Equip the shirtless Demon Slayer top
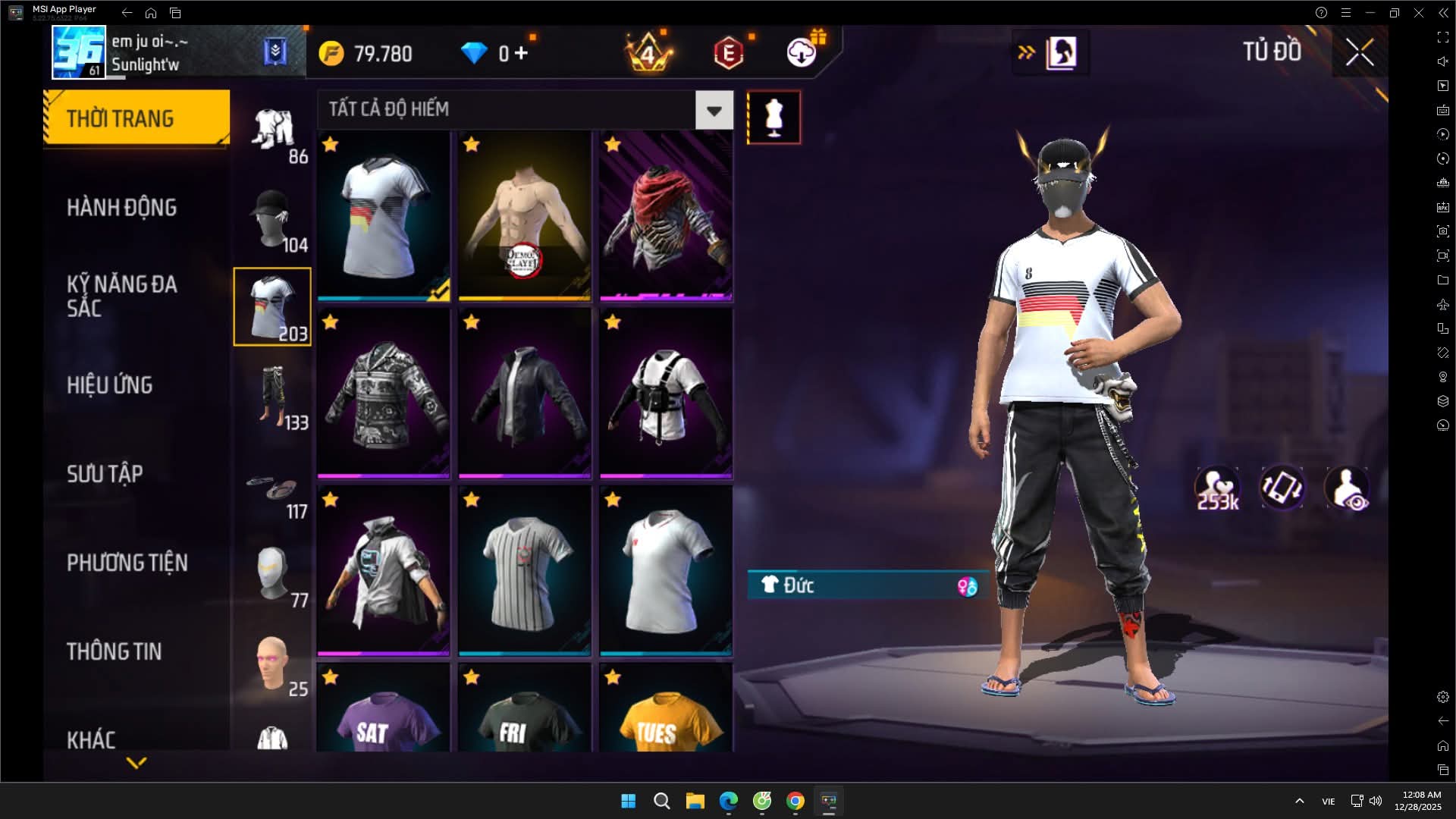 [525, 216]
